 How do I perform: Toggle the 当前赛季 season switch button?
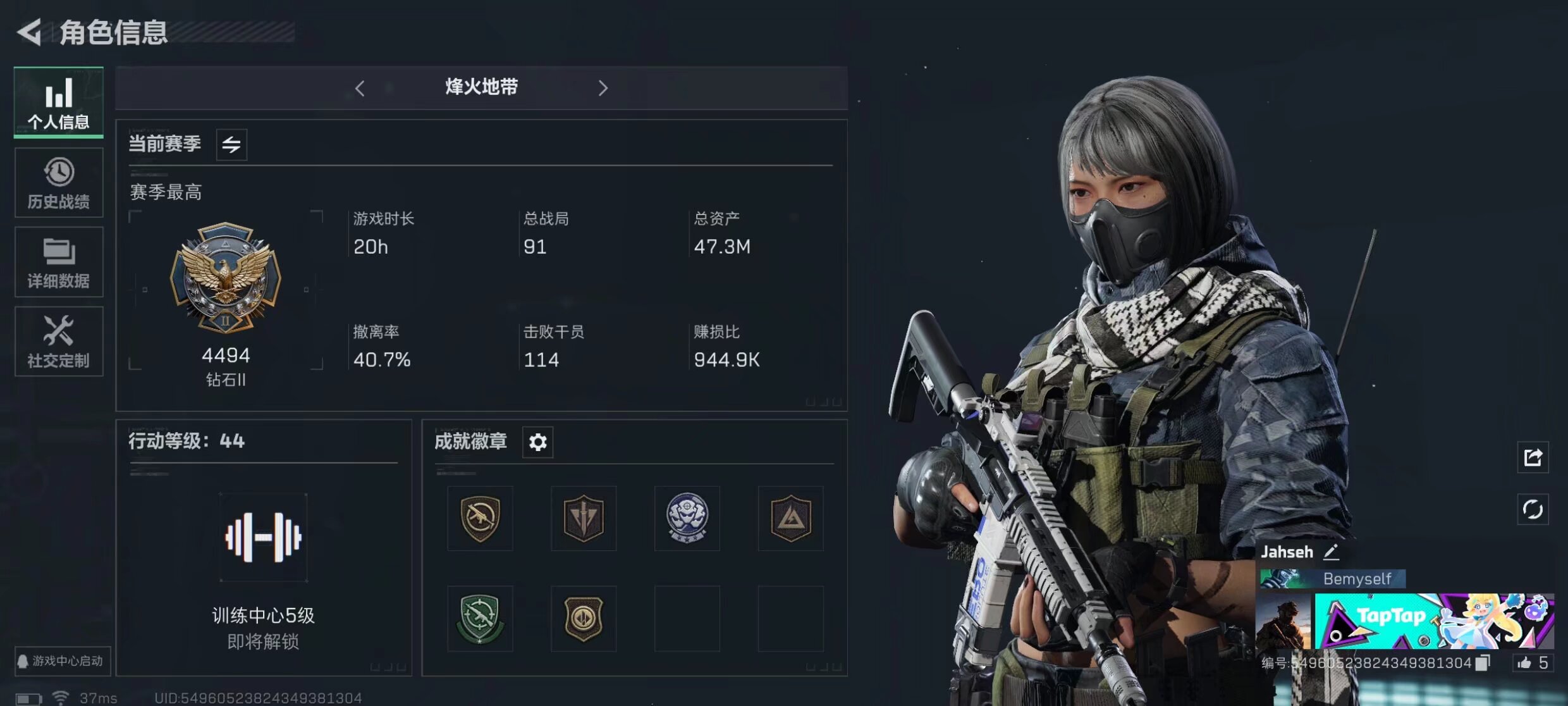click(x=231, y=145)
